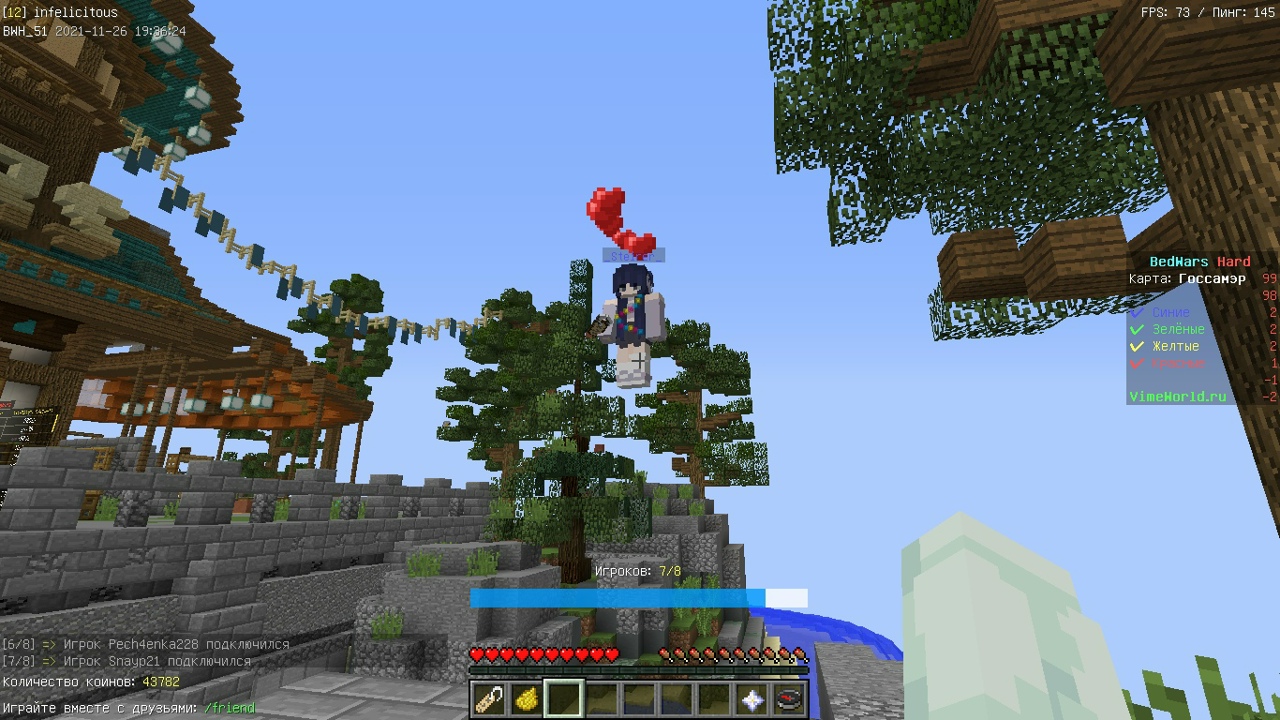The width and height of the screenshot is (1280, 720).
Task: Pick the compass in the hotbar
Action: [x=789, y=699]
